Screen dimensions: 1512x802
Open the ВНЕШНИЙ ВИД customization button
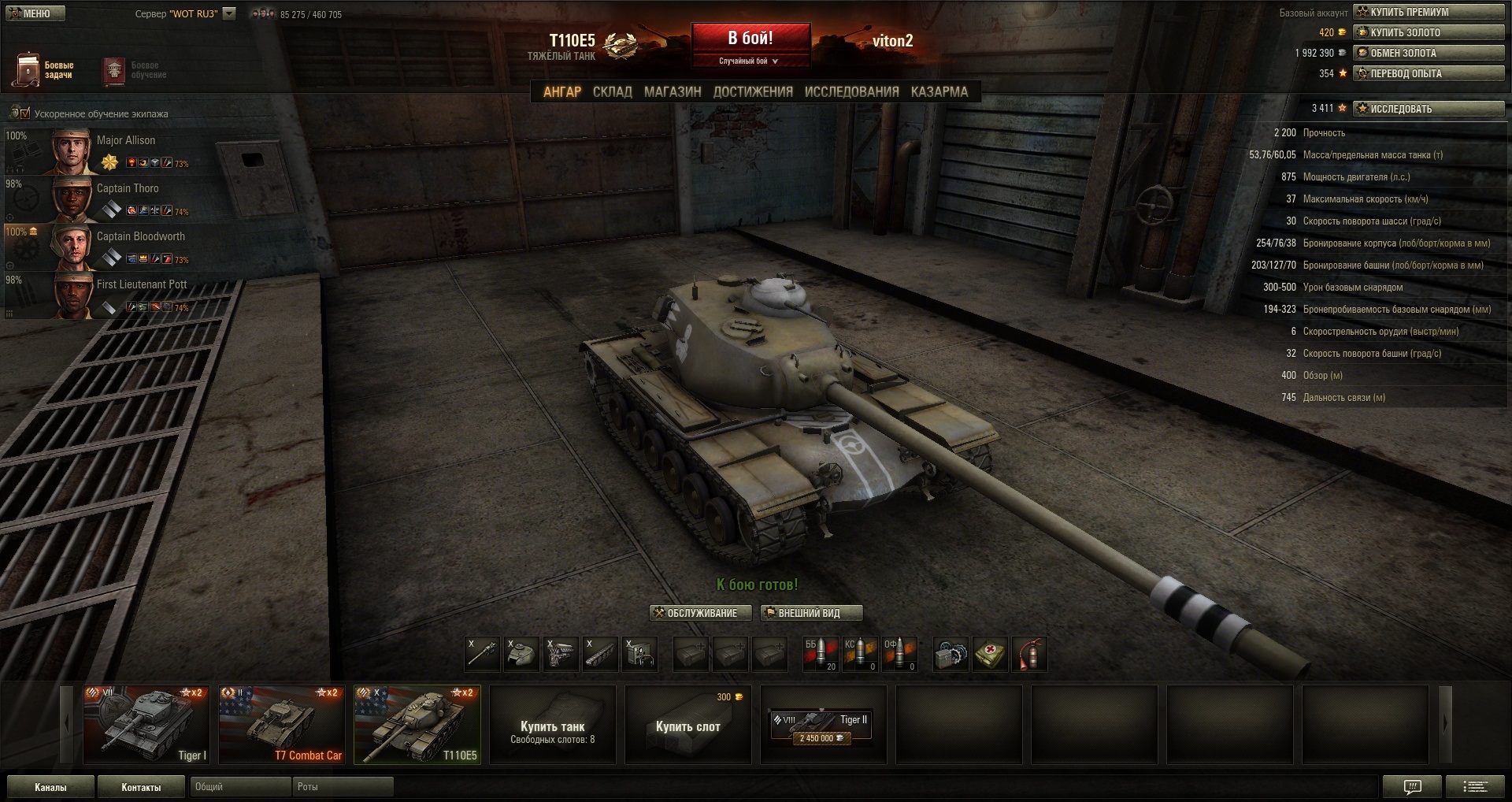pos(811,613)
